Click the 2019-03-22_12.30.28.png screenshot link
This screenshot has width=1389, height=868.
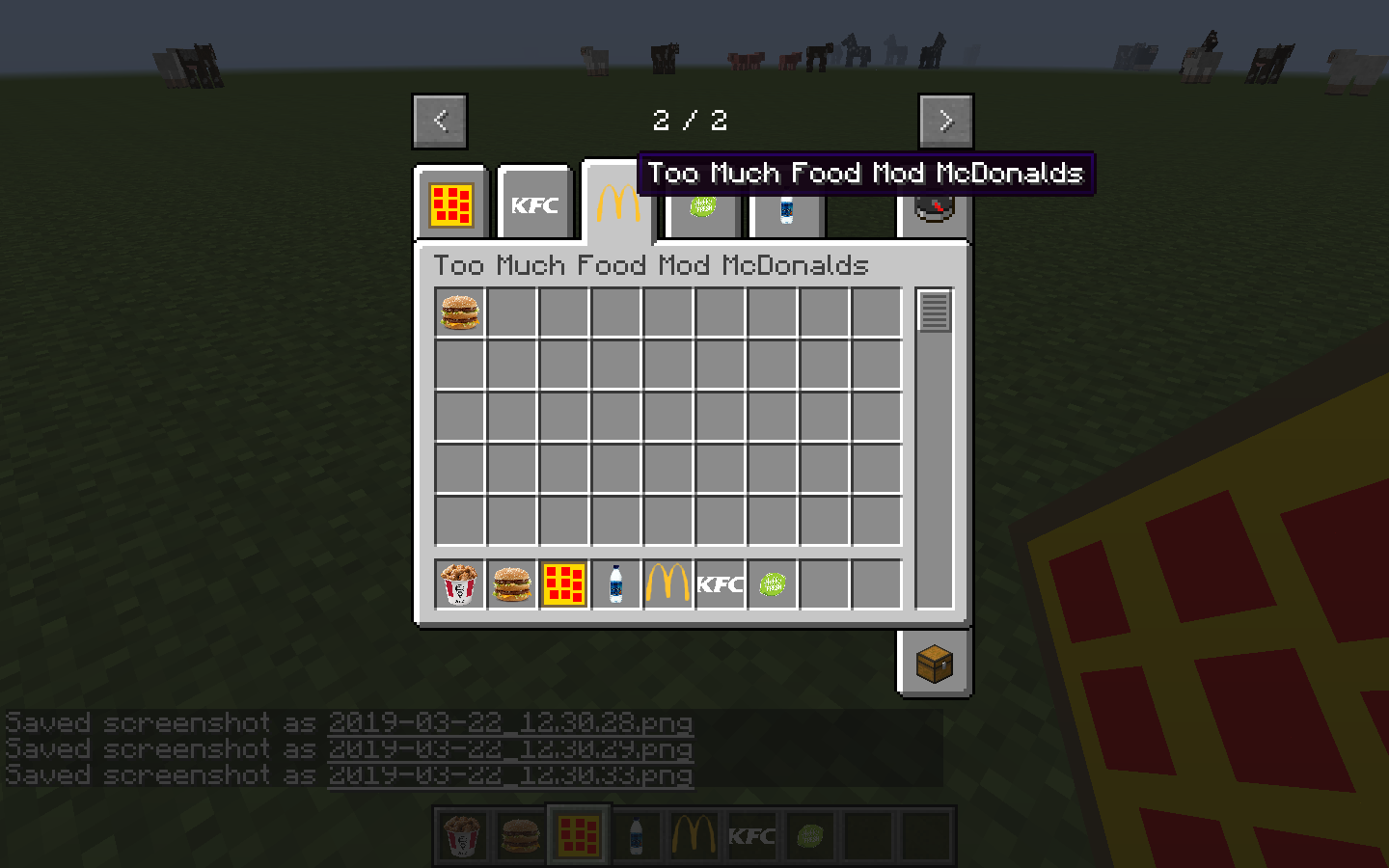coord(511,722)
